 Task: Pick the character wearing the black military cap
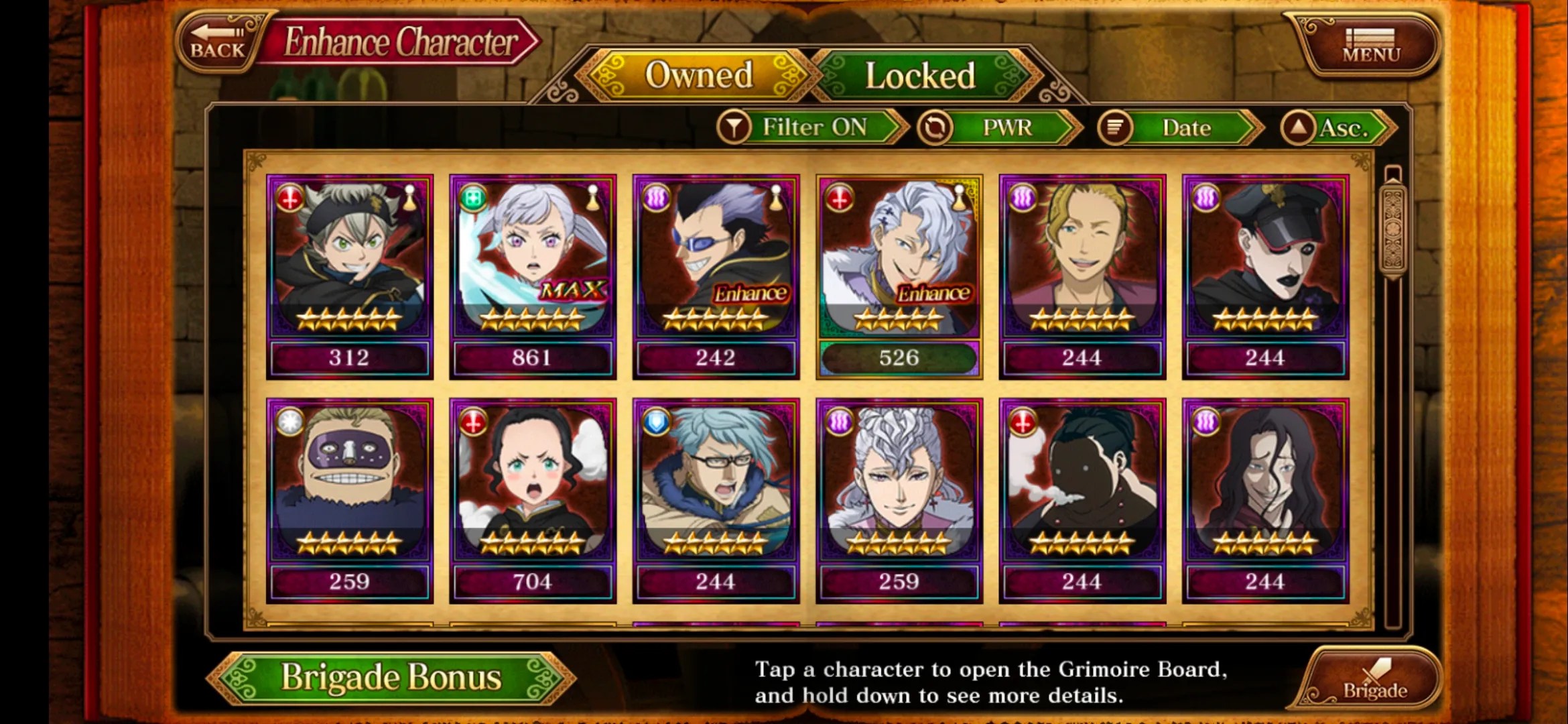pyautogui.click(x=1265, y=276)
